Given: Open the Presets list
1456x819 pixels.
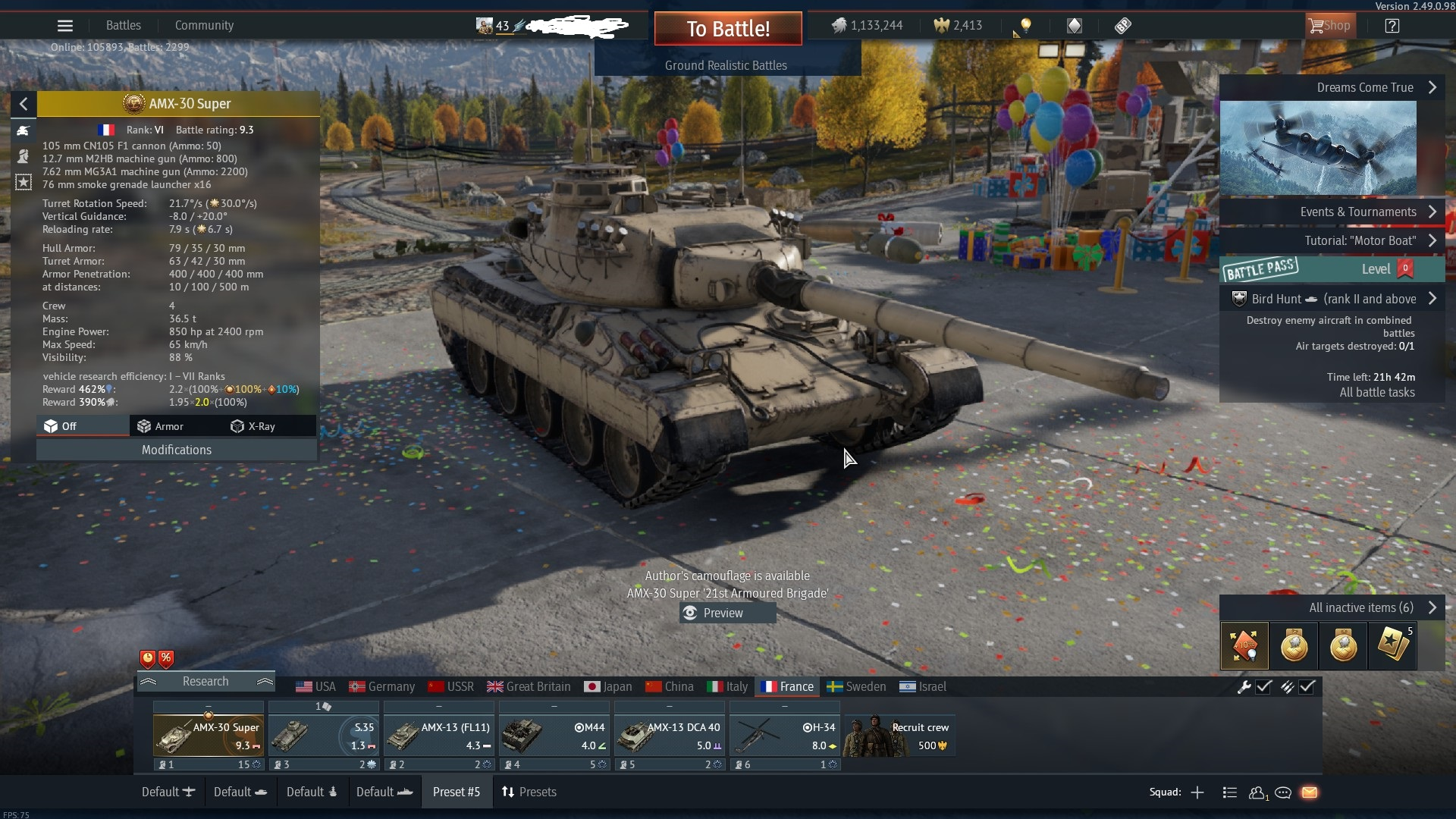Looking at the screenshot, I should (x=529, y=792).
